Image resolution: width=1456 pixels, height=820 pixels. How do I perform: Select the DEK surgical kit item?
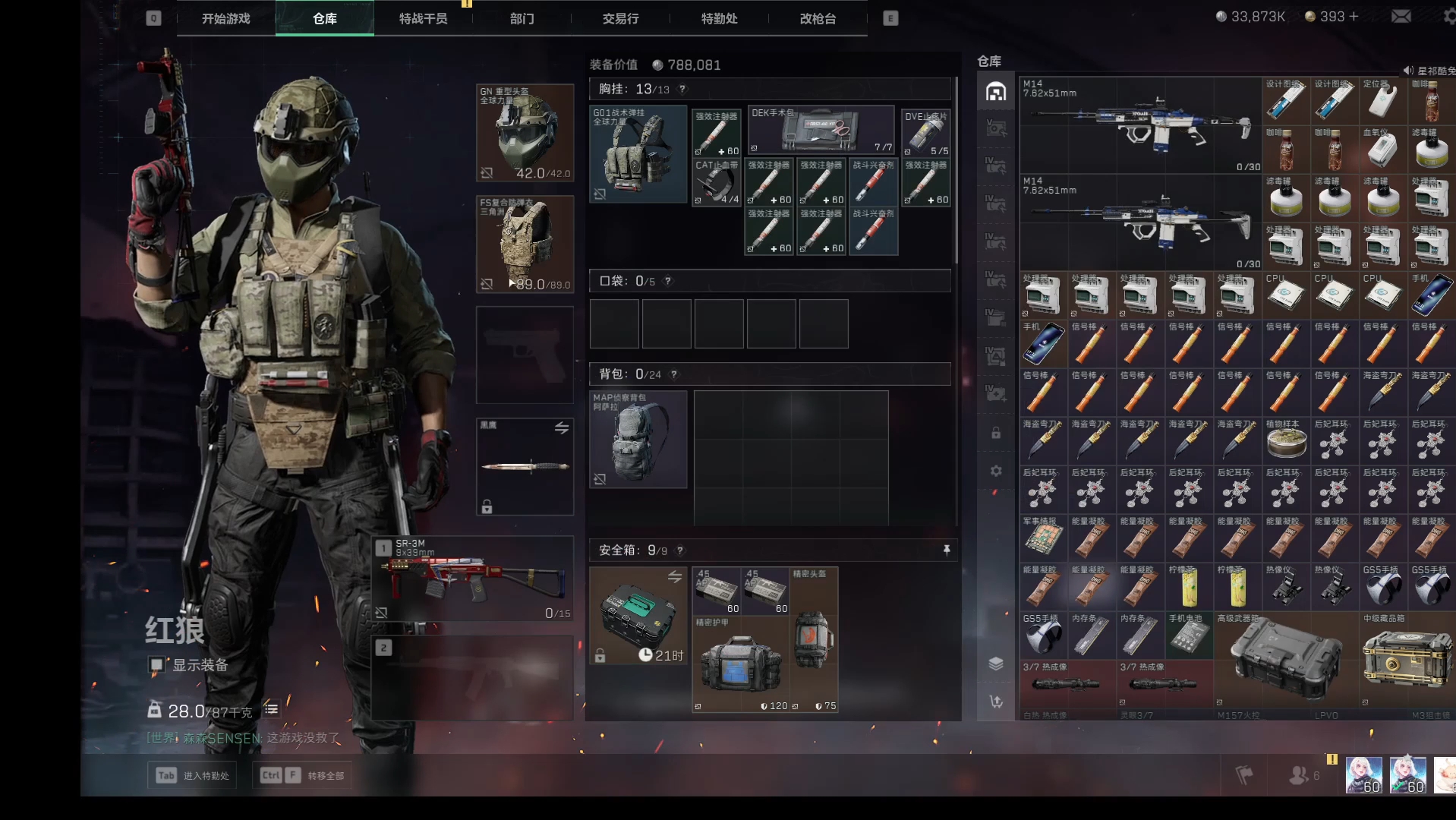(821, 129)
